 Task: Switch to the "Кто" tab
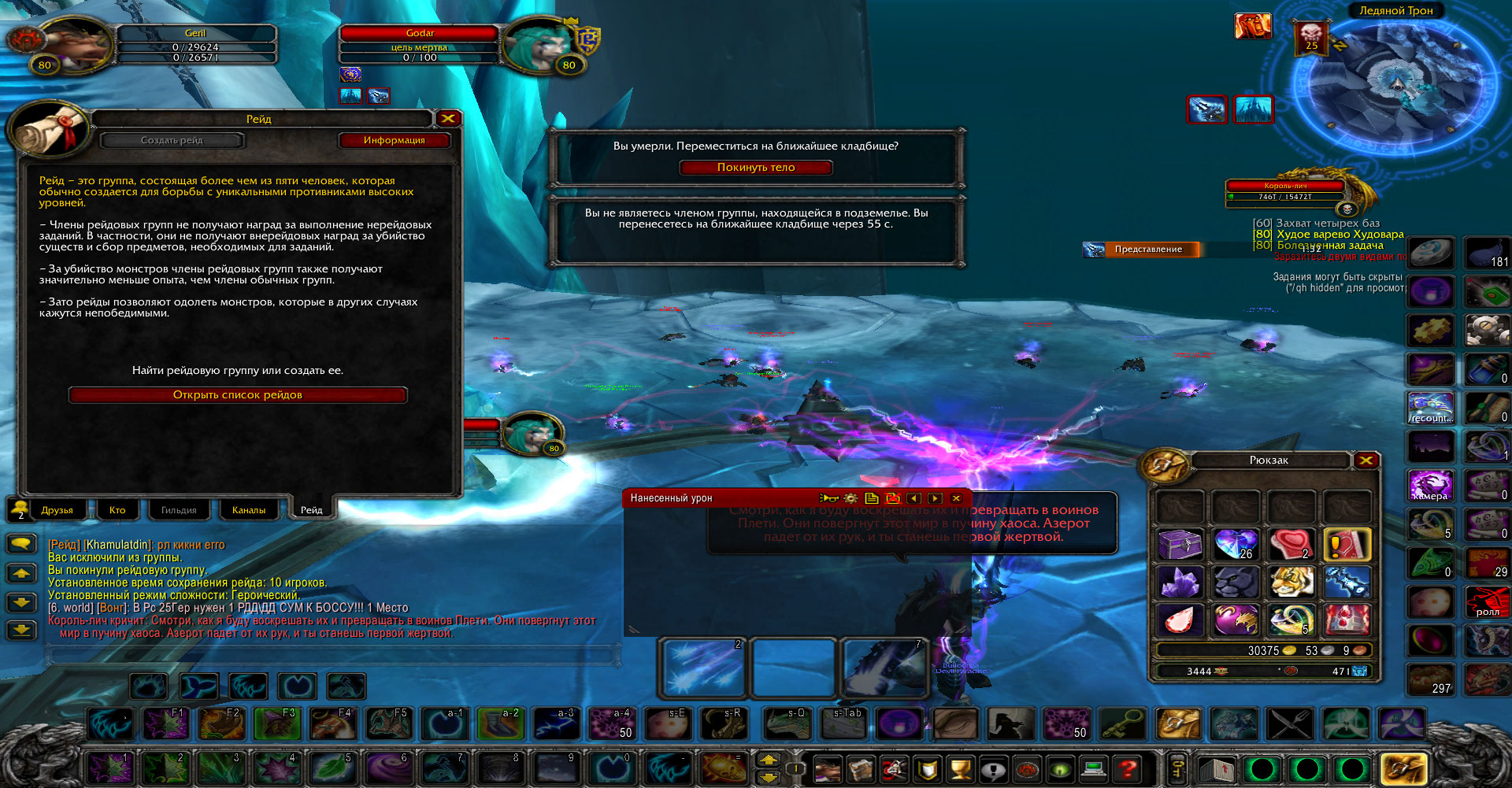(117, 510)
